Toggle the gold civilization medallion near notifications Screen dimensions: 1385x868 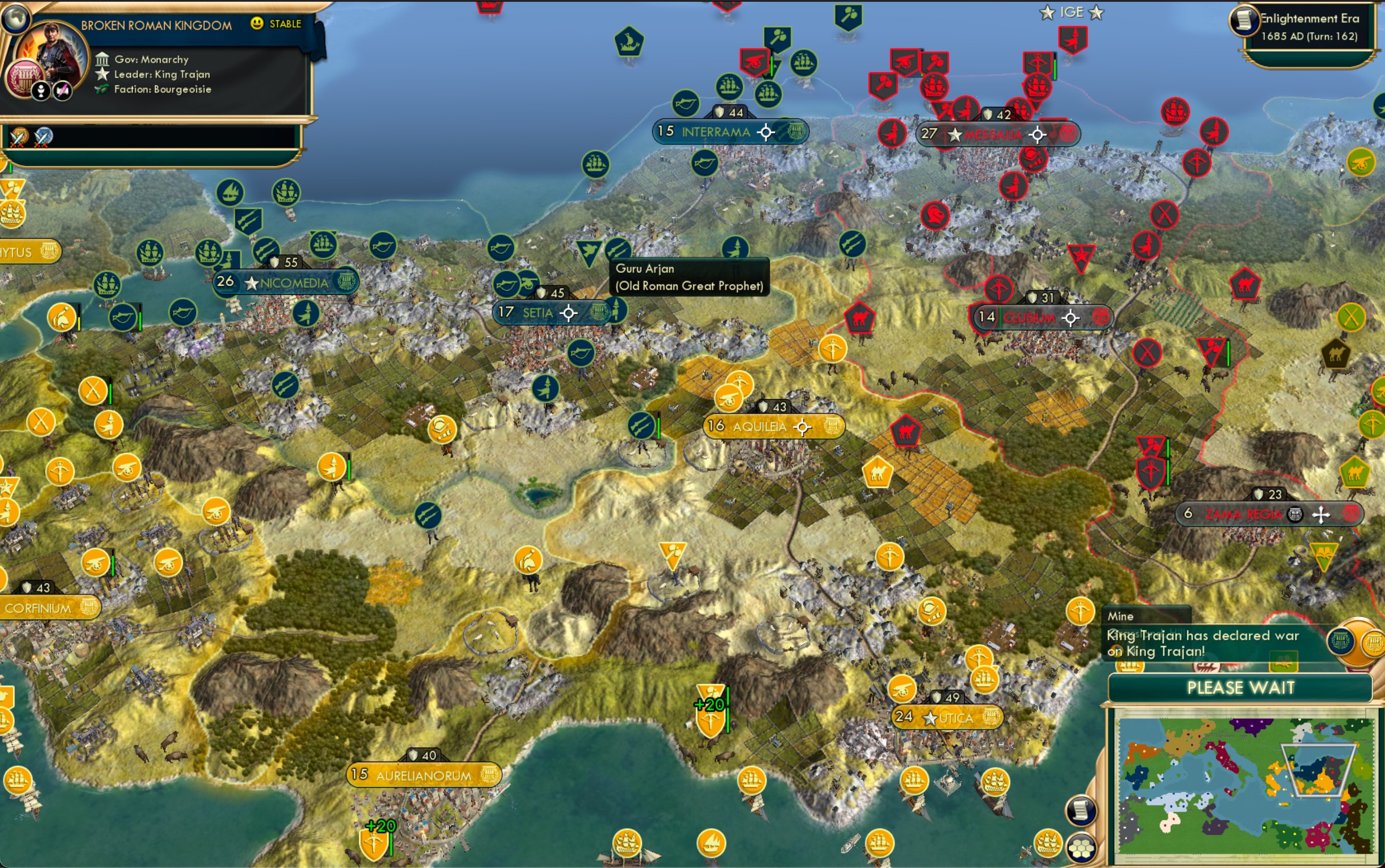tap(1373, 643)
